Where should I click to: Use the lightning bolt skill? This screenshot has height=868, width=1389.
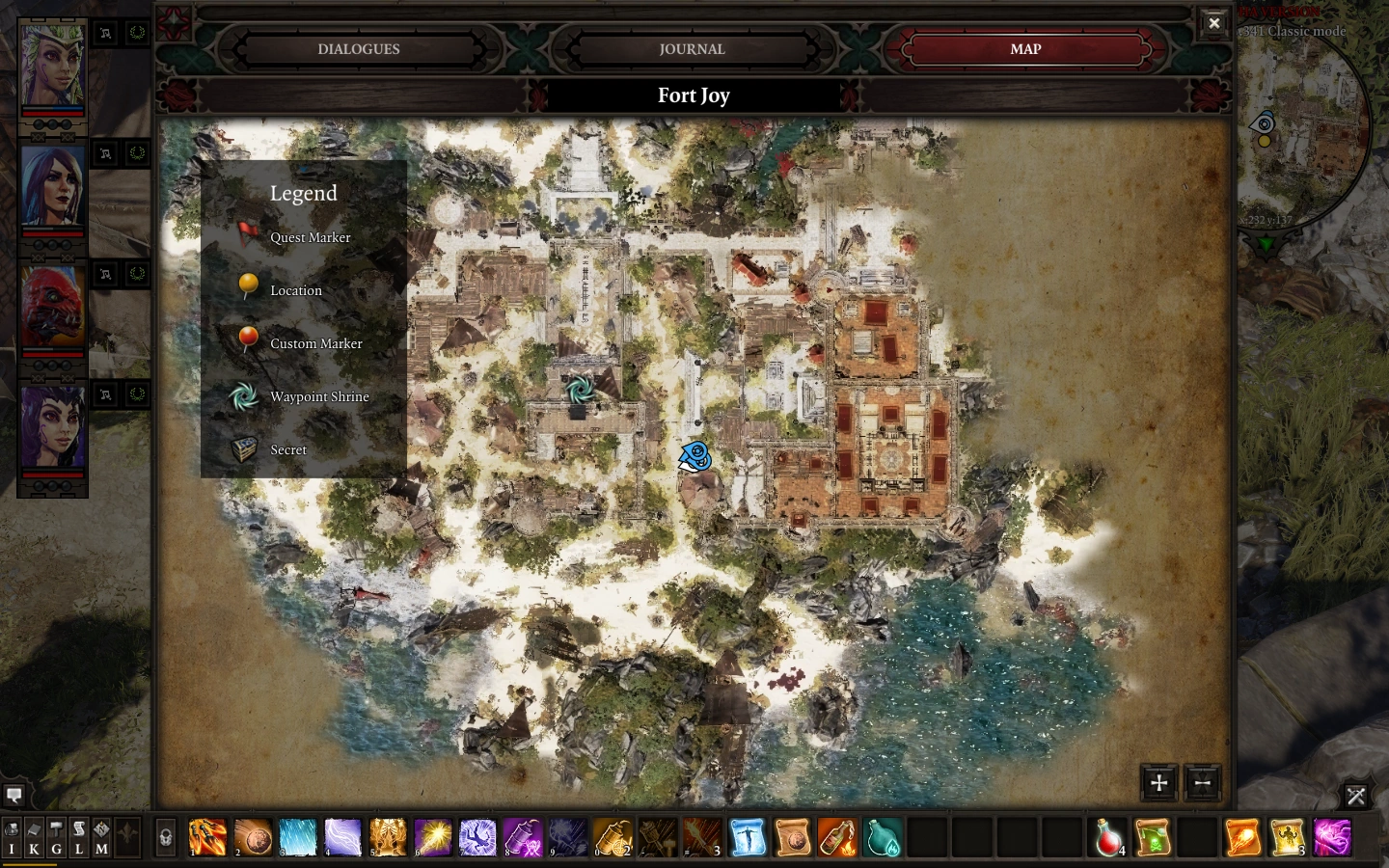(342, 837)
